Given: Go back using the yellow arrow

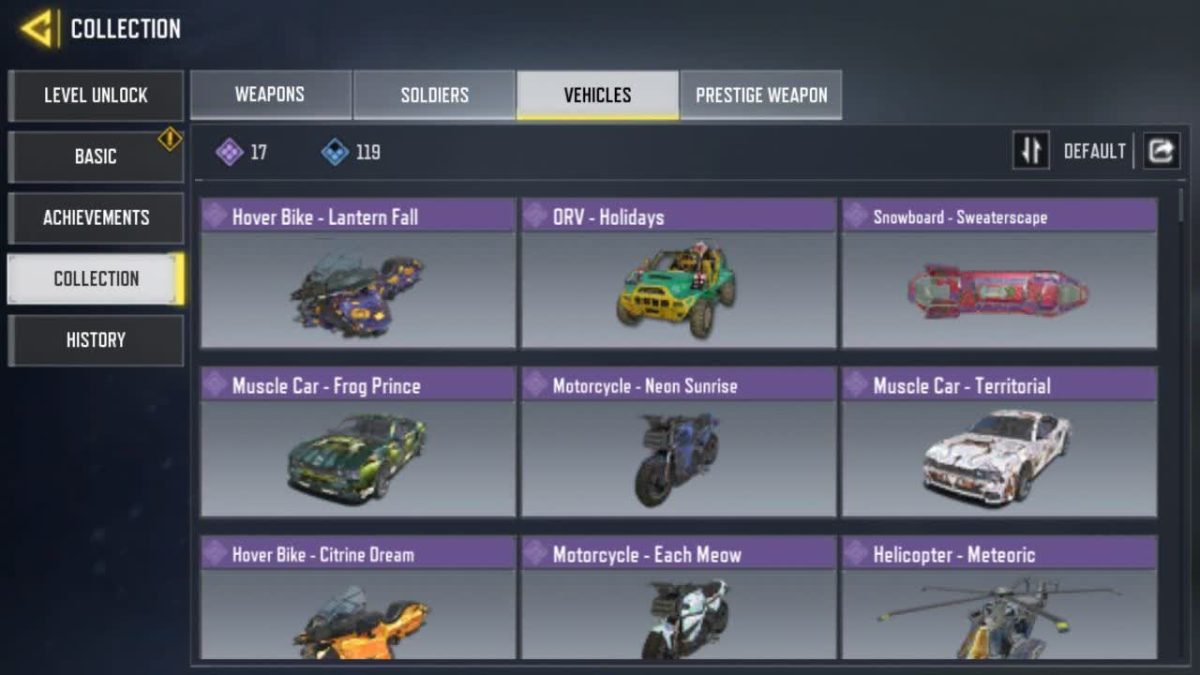Looking at the screenshot, I should coord(37,29).
